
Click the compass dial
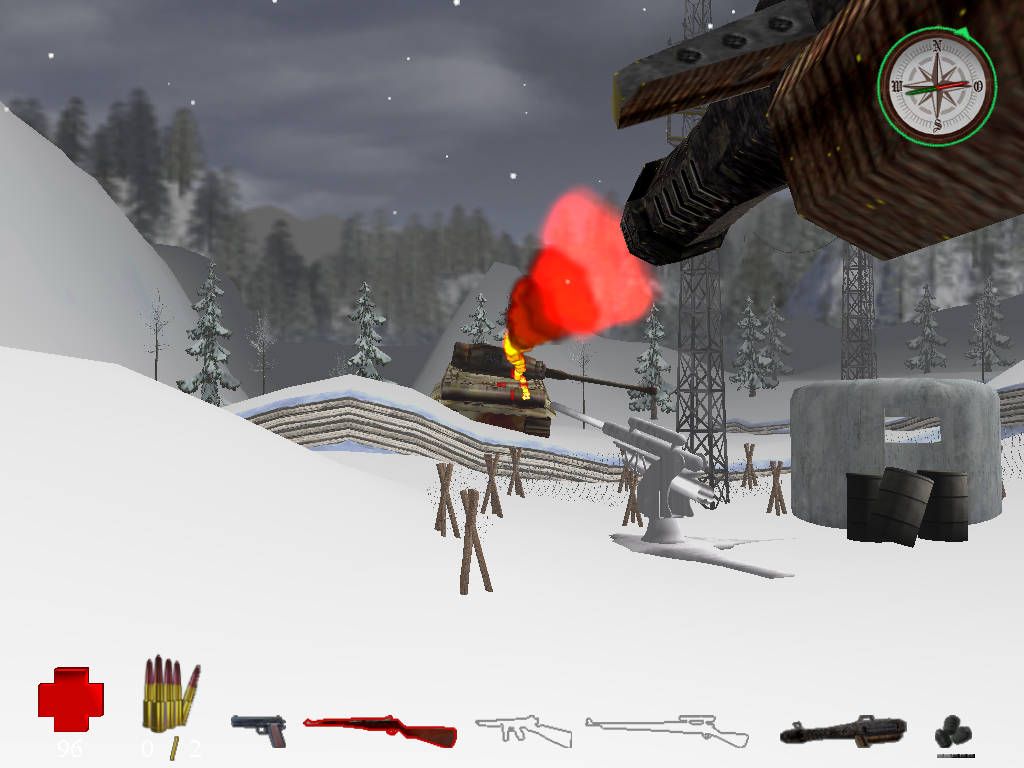click(937, 86)
